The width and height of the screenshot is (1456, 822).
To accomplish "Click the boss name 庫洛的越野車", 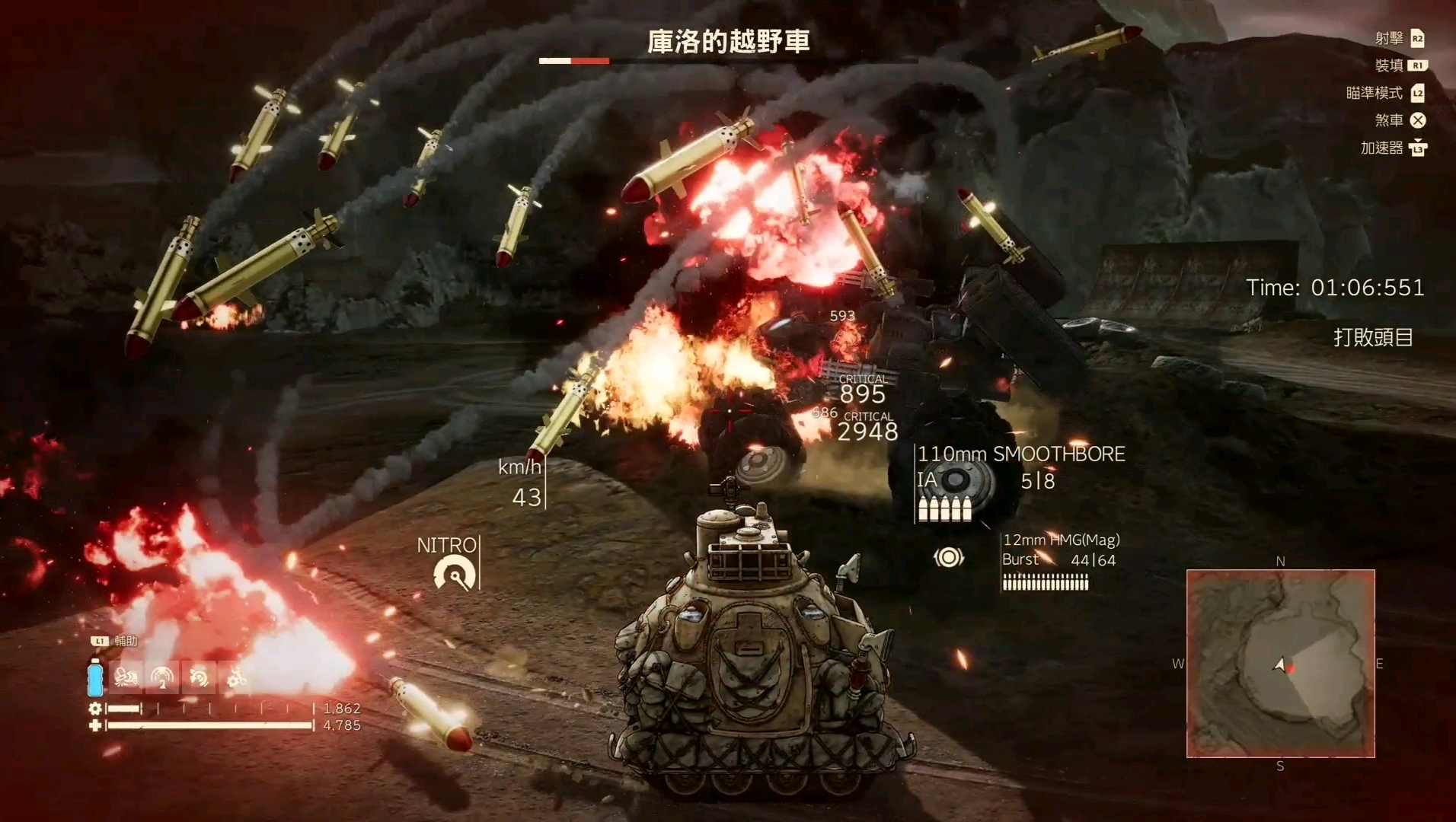I will 728,42.
